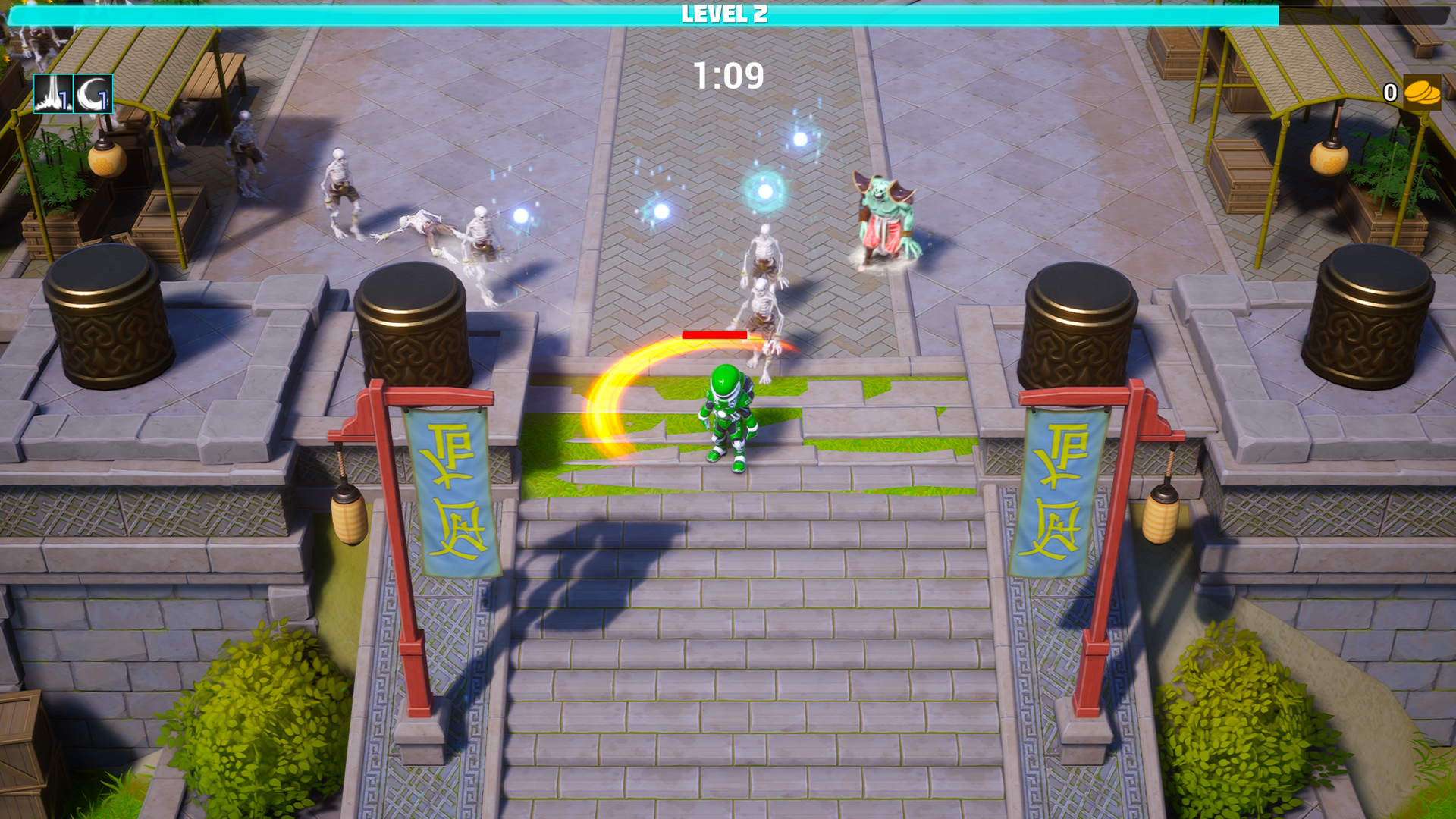Activate the crescent moon slash ability icon
Screen dimensions: 1456x819
point(93,96)
